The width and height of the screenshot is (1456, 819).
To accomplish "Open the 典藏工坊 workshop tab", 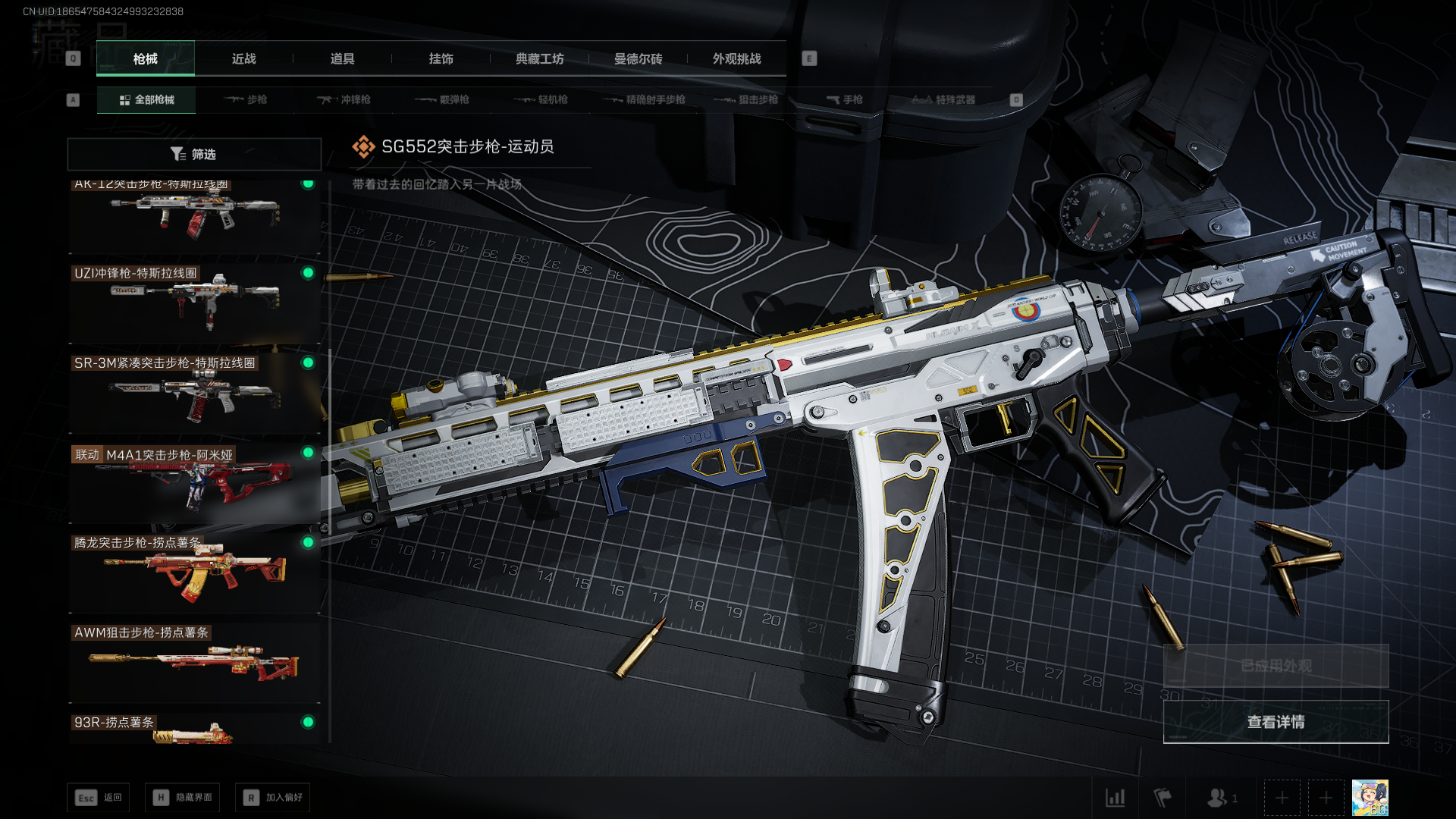I will (539, 58).
